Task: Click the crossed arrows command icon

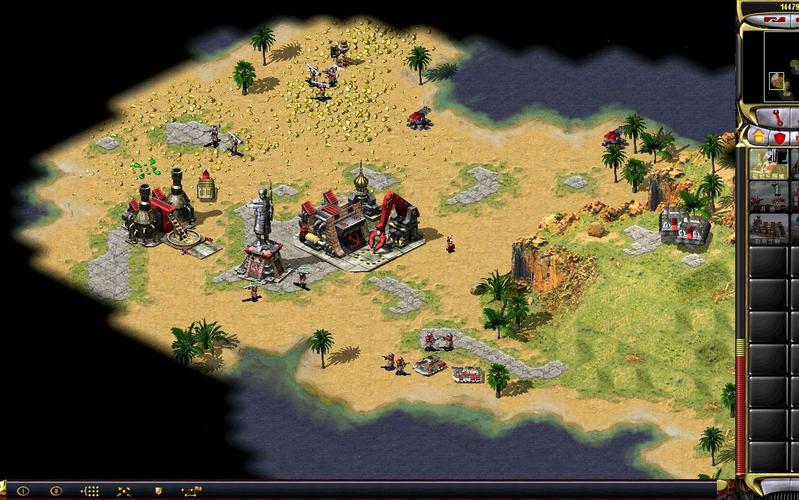Action: 124,491
